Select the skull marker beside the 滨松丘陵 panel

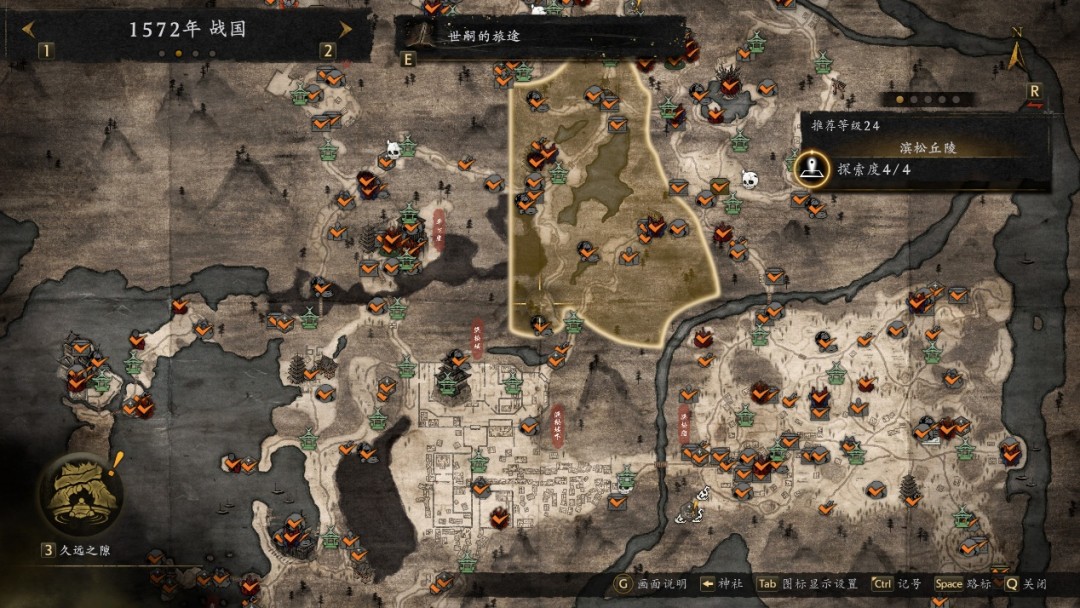tap(750, 179)
